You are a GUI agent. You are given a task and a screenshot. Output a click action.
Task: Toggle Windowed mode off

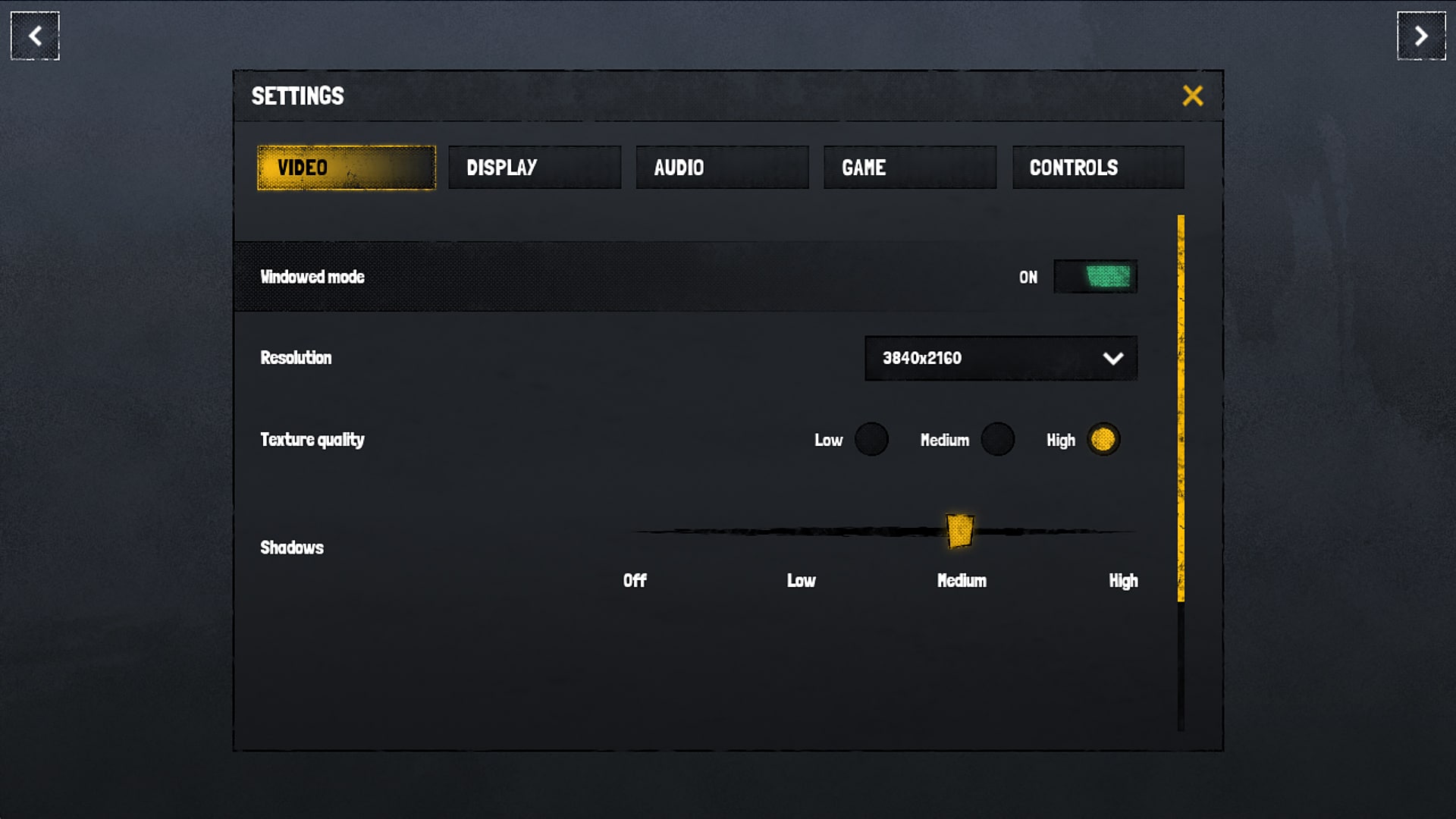[x=1095, y=277]
